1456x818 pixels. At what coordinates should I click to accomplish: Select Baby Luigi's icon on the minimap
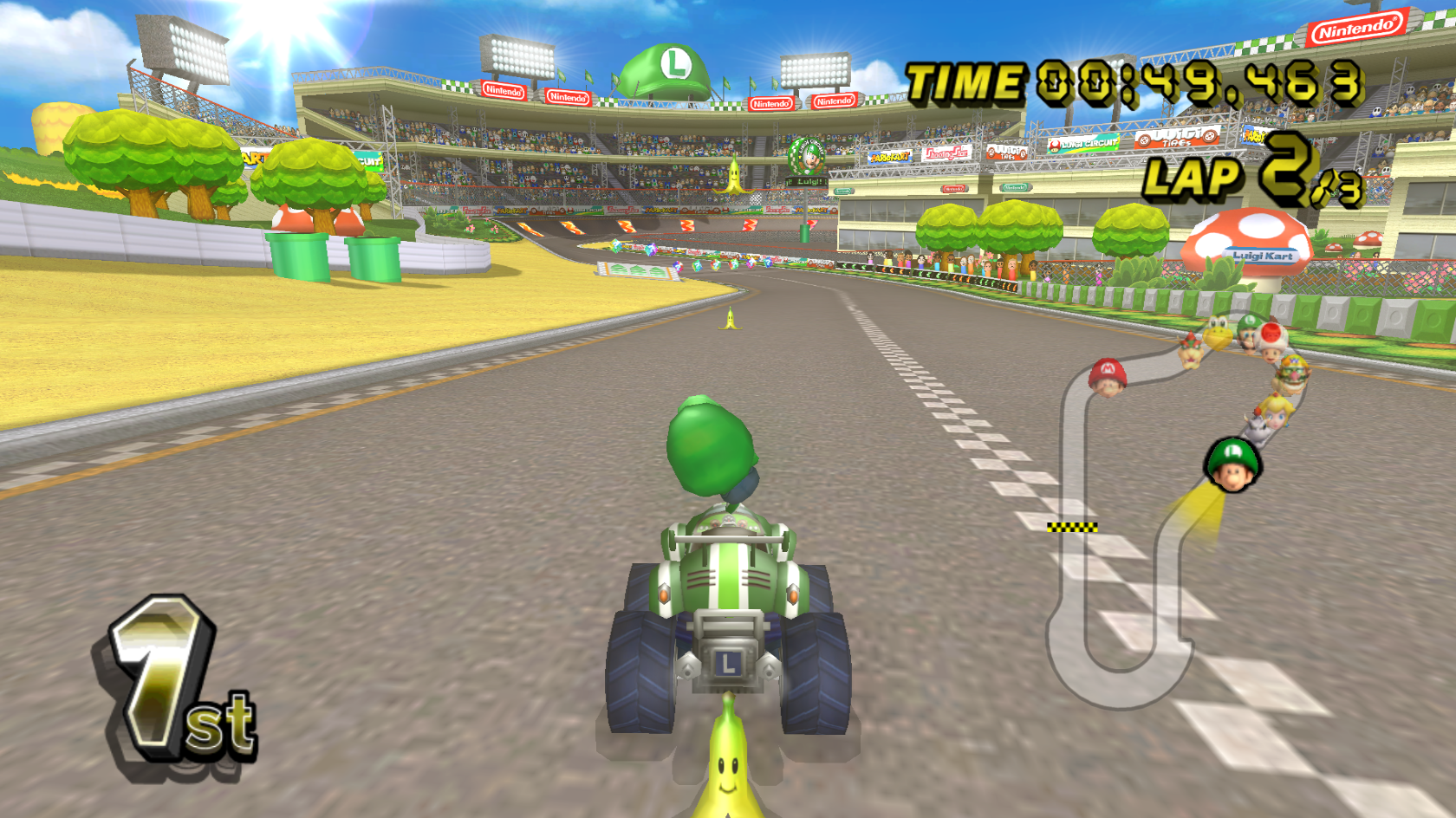[1232, 463]
